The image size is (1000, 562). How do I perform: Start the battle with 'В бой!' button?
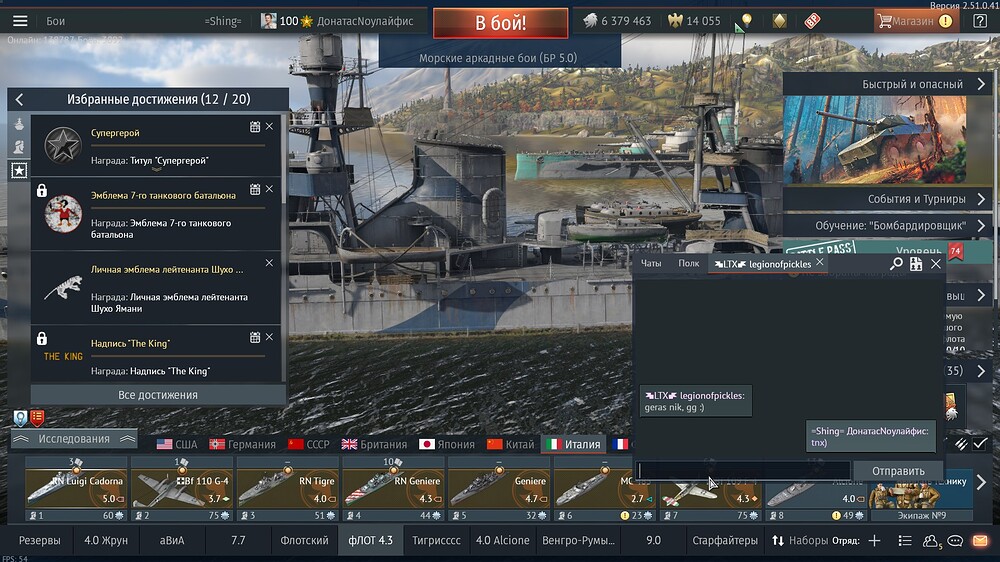pos(500,22)
